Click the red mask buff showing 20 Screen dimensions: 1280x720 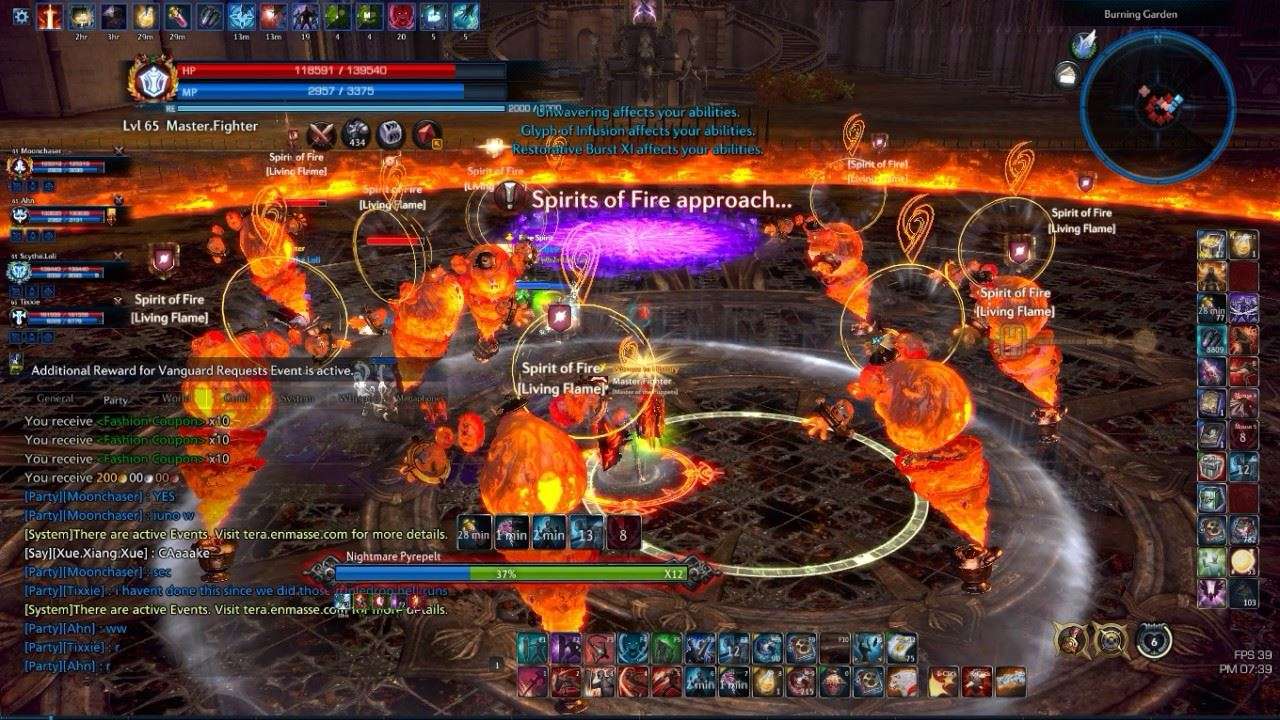[x=401, y=16]
